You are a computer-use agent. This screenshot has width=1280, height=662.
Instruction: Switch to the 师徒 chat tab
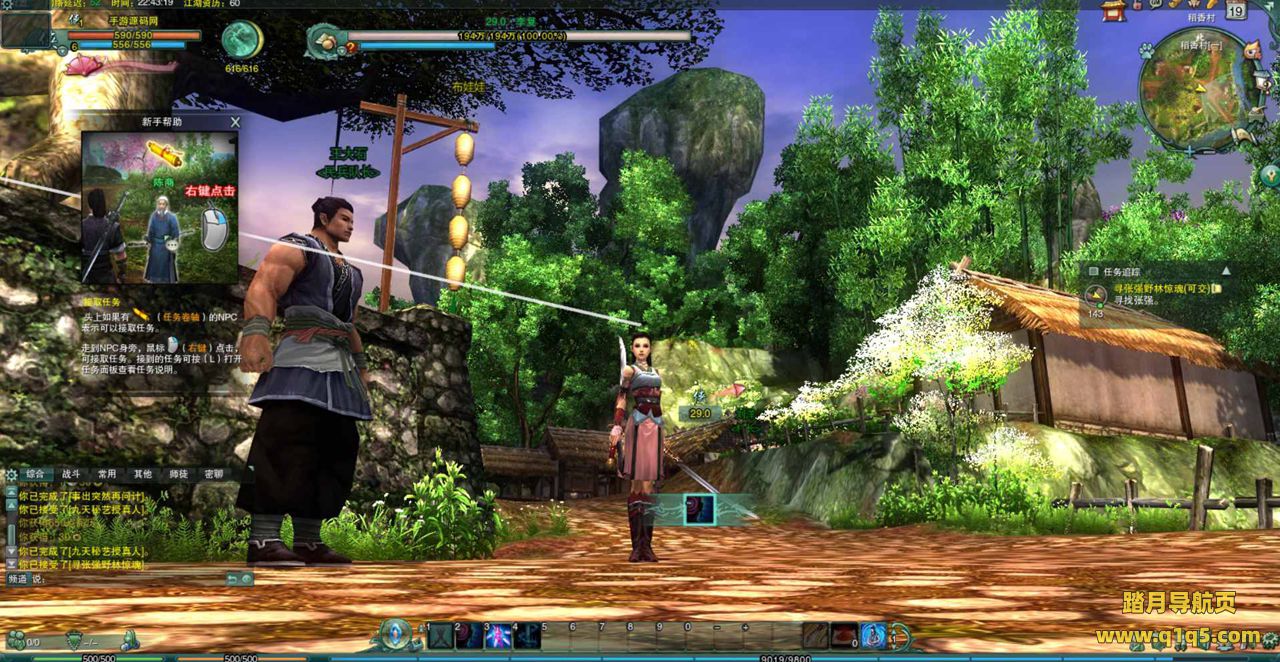[x=178, y=474]
